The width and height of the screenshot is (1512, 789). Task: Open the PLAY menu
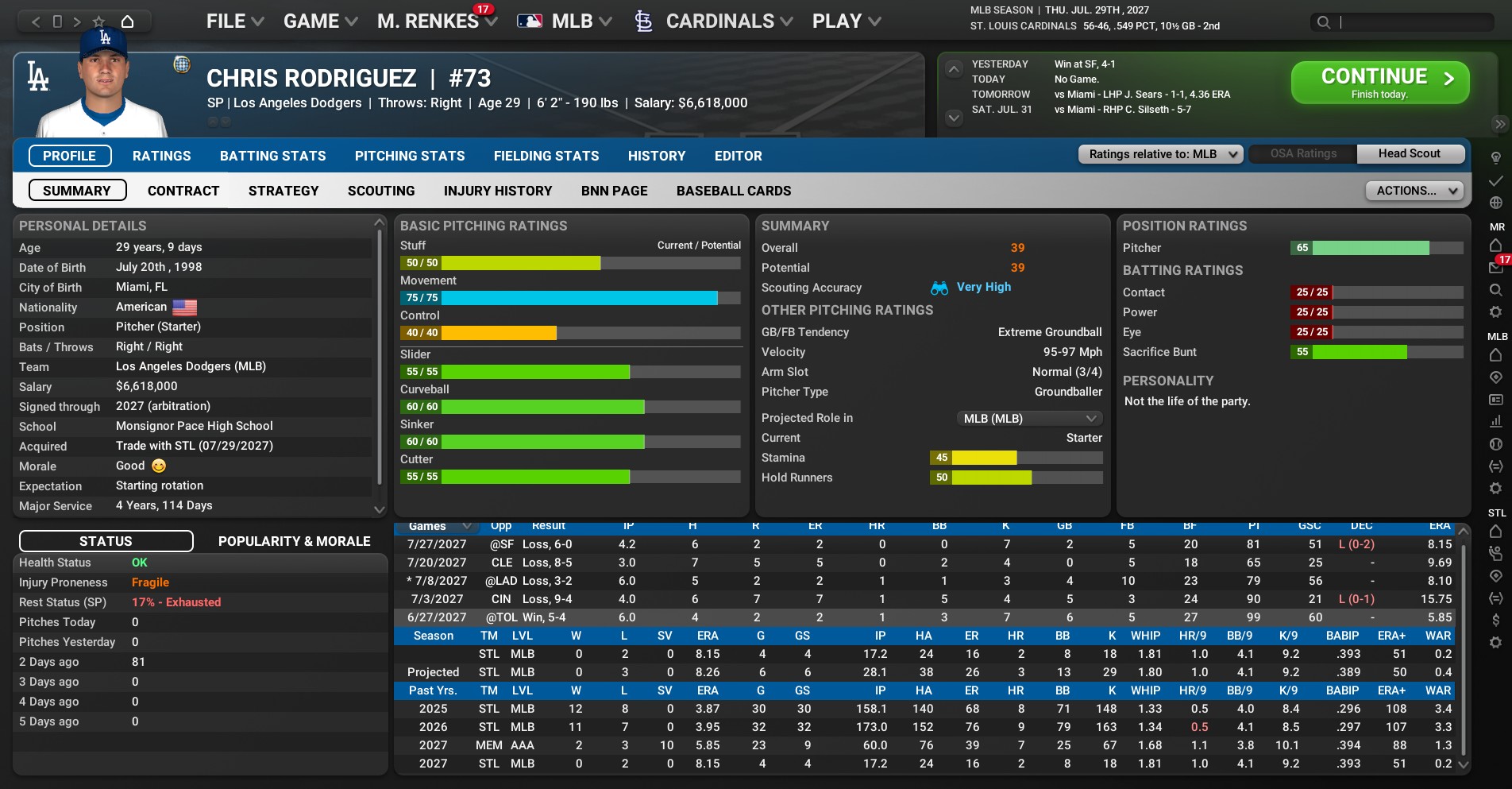(846, 21)
